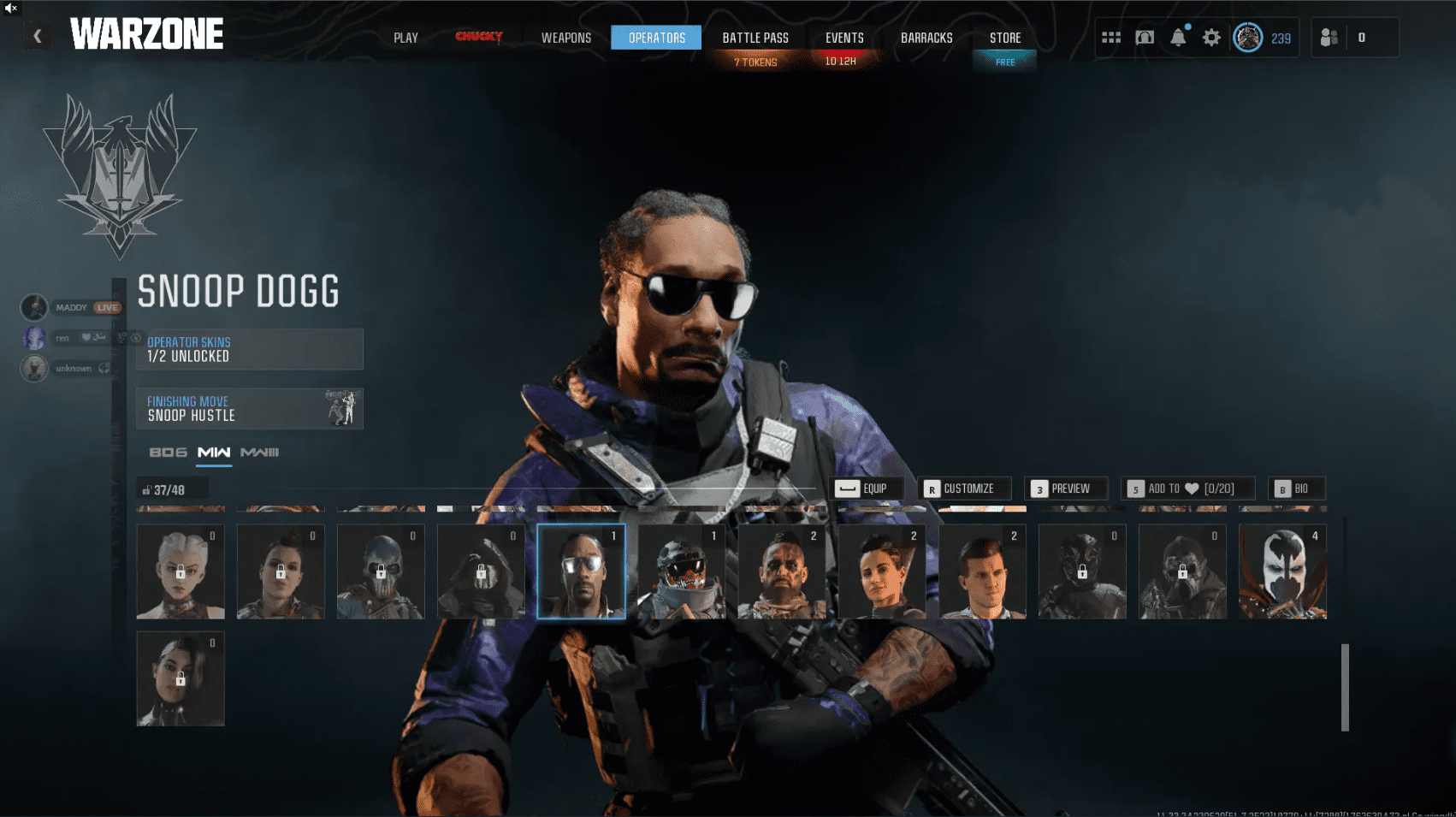Open the app grid menu icon
The image size is (1456, 817).
point(1111,38)
